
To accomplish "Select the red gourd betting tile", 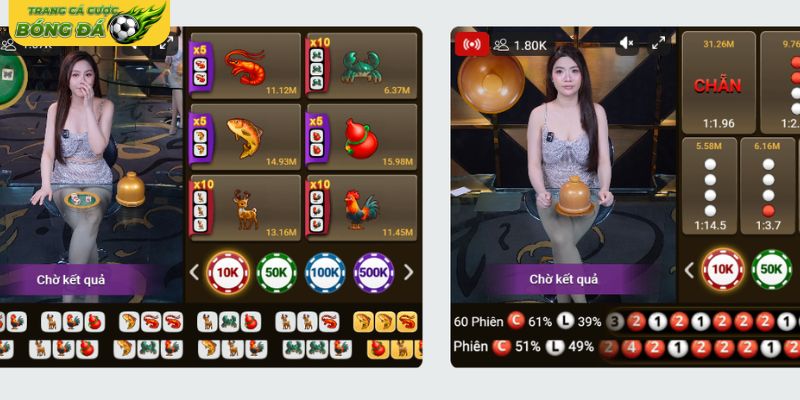I will pos(362,137).
